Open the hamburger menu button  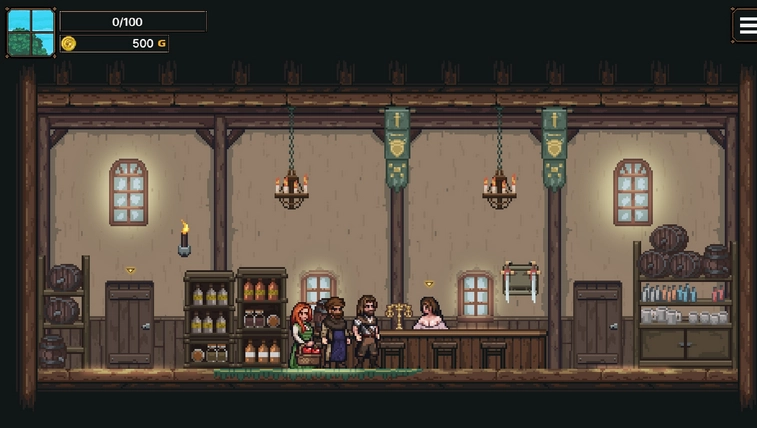[x=745, y=26]
